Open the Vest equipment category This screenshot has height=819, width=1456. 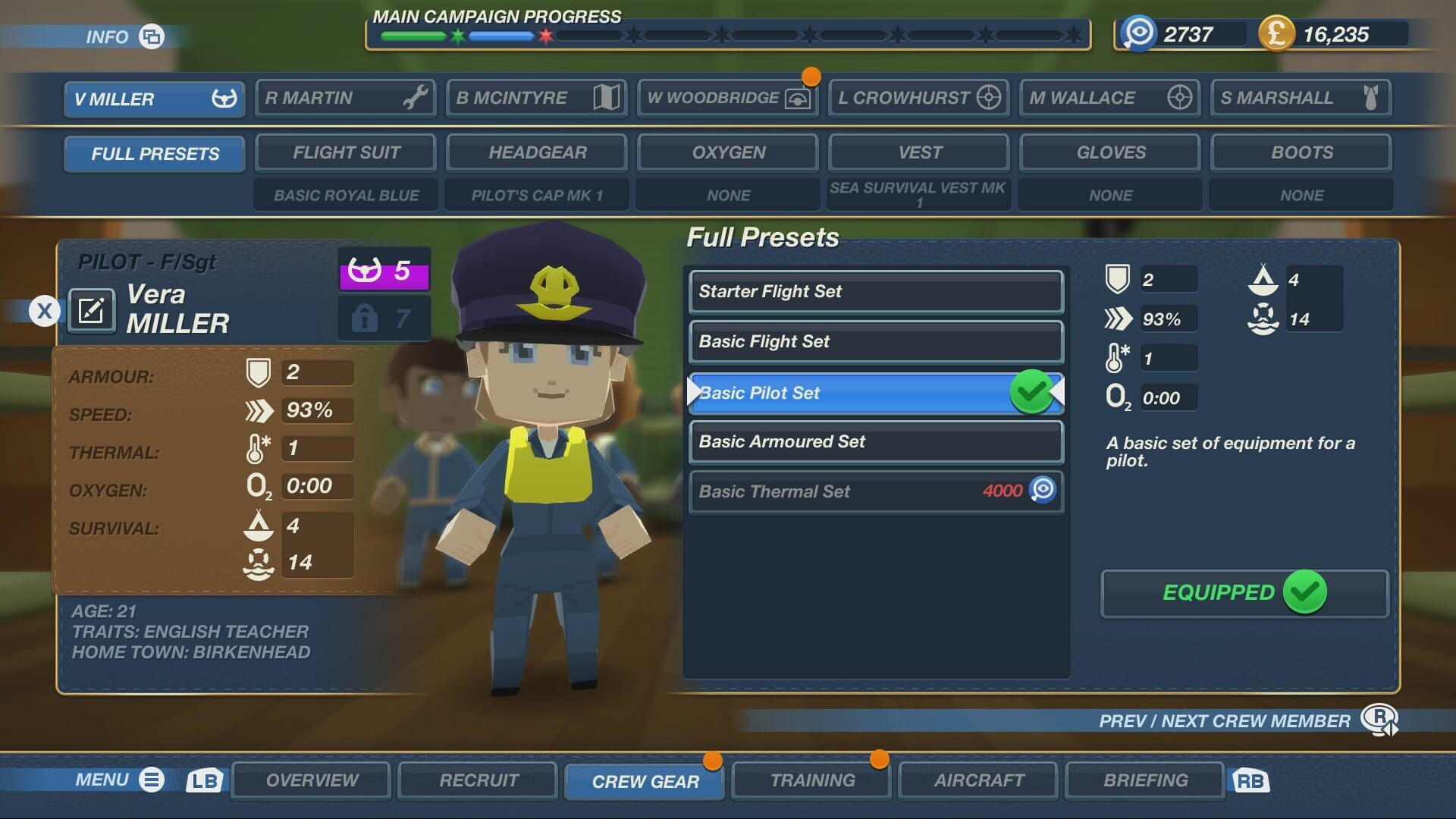click(x=918, y=152)
